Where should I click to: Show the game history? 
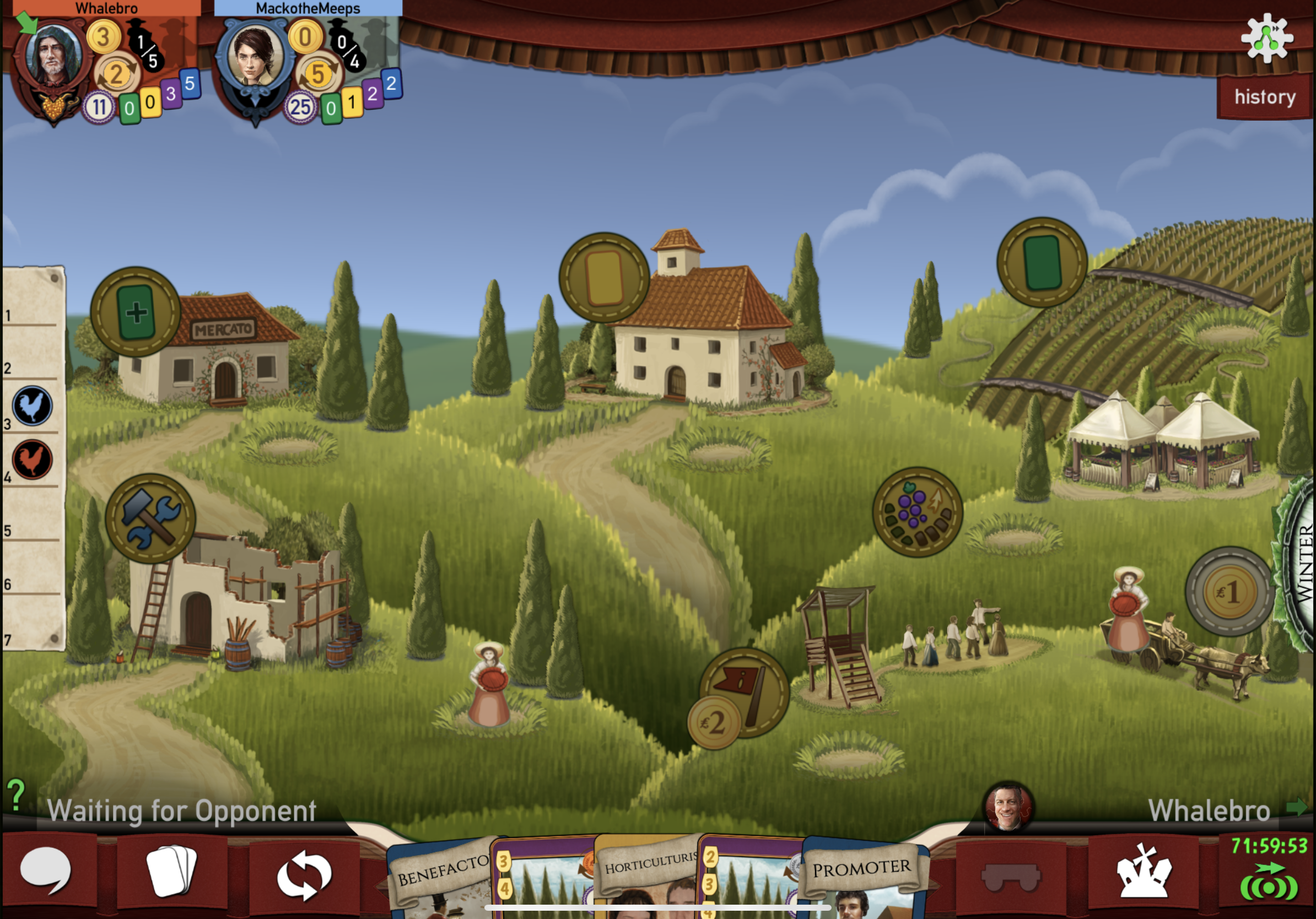pos(1264,97)
